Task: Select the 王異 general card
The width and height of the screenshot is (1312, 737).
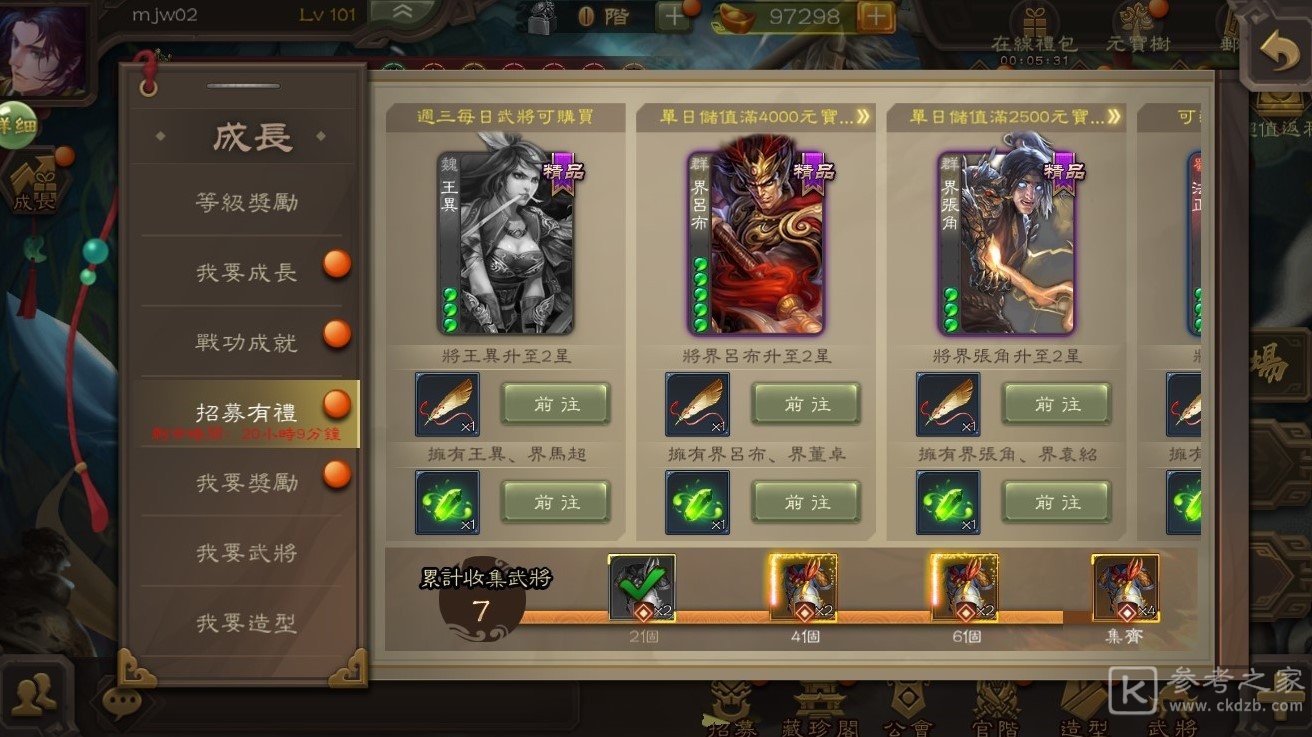Action: click(505, 243)
